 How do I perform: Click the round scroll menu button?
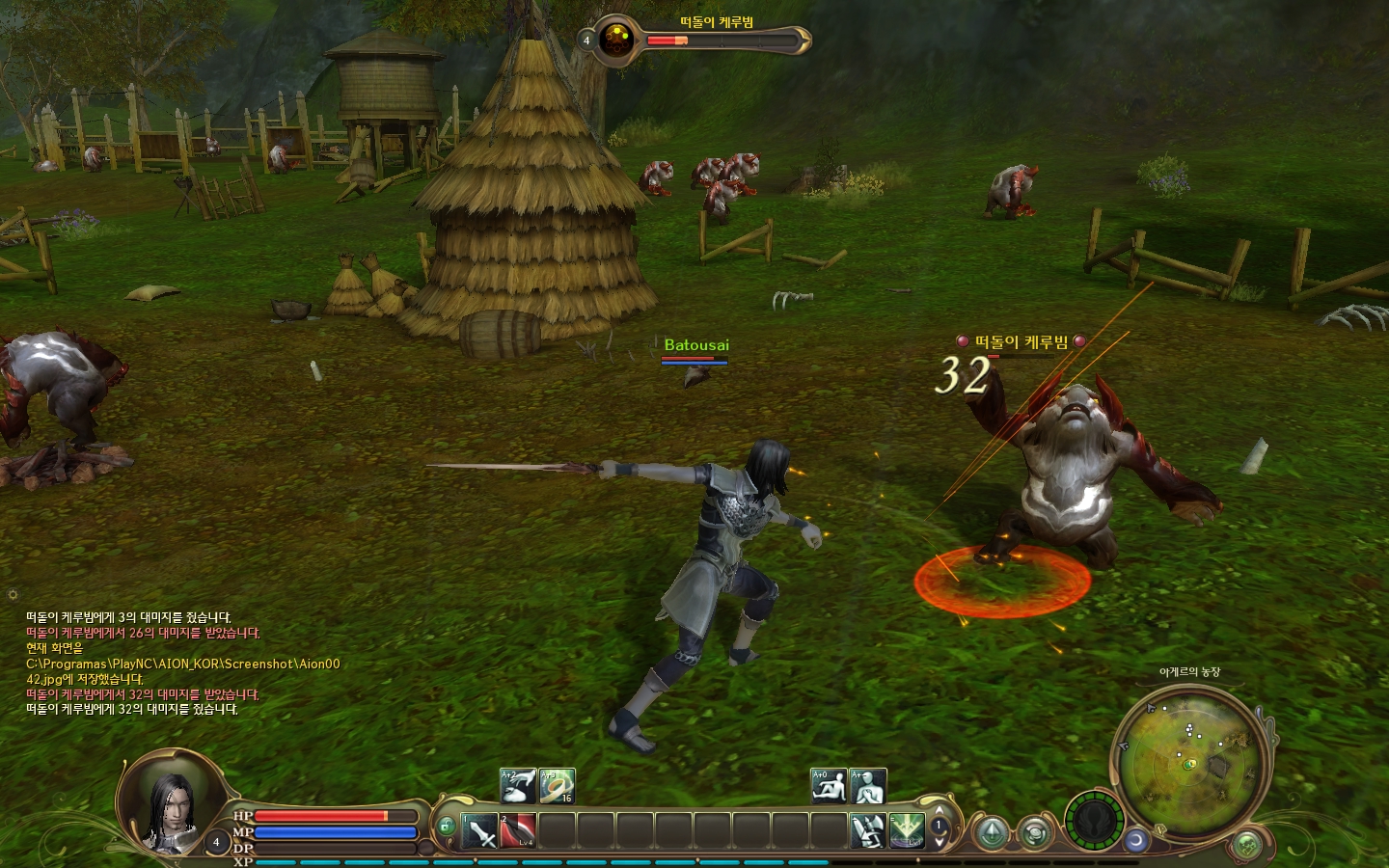1035,832
